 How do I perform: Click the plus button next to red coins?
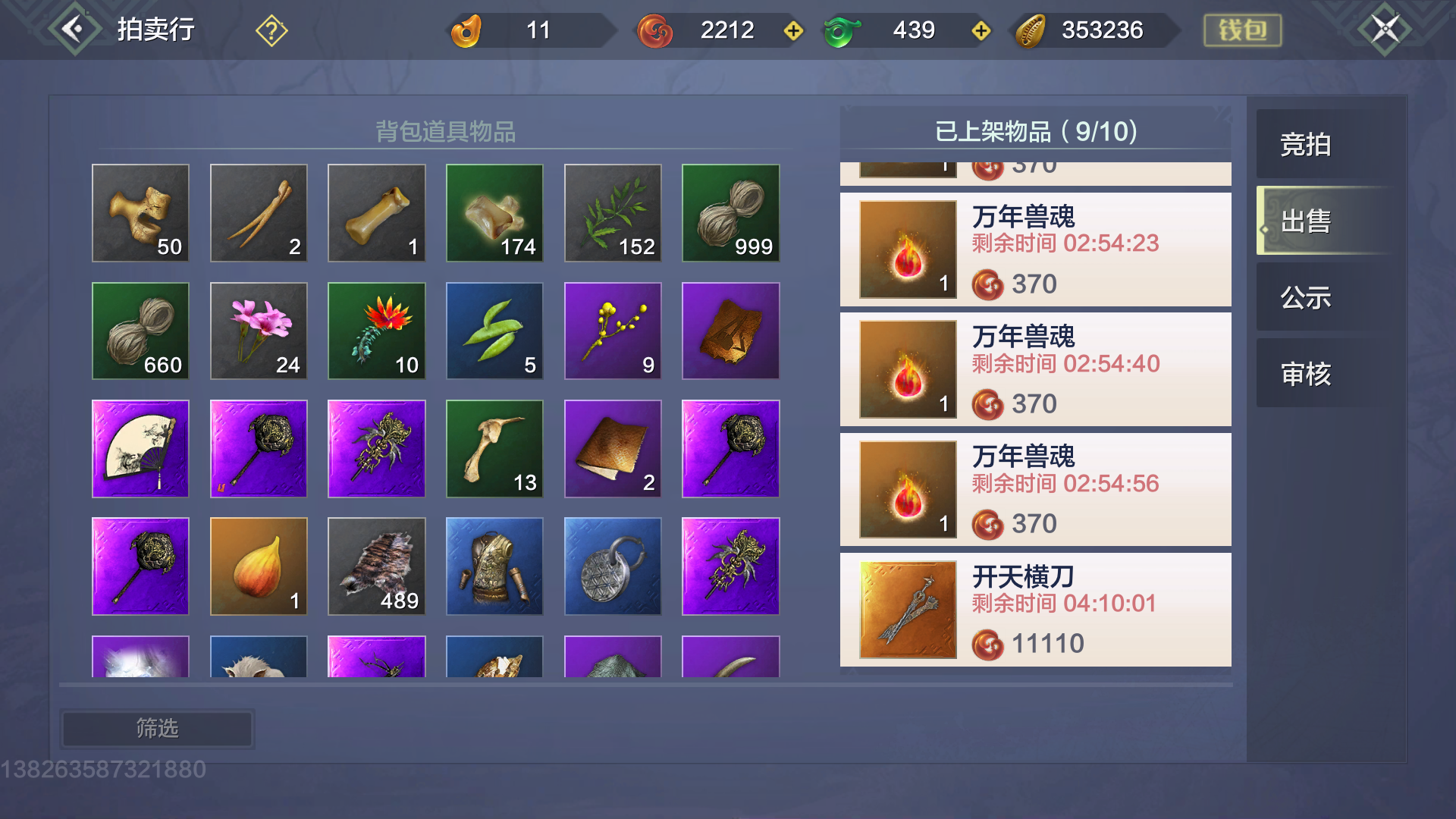tap(793, 31)
